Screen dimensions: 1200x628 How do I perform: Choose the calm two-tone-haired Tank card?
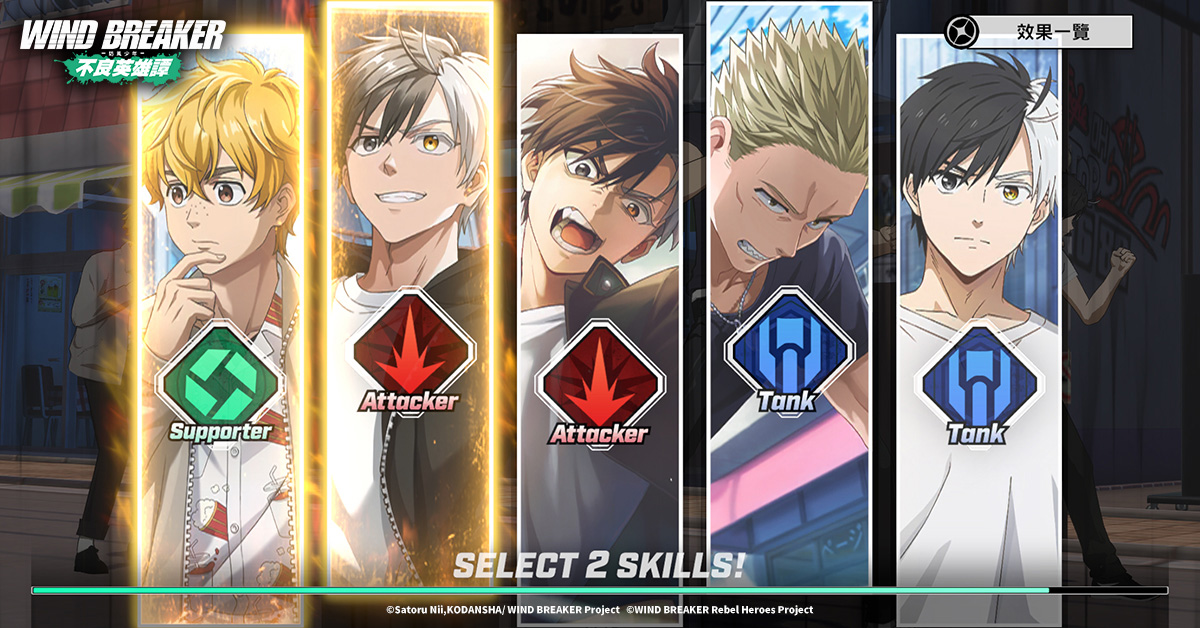tap(979, 320)
